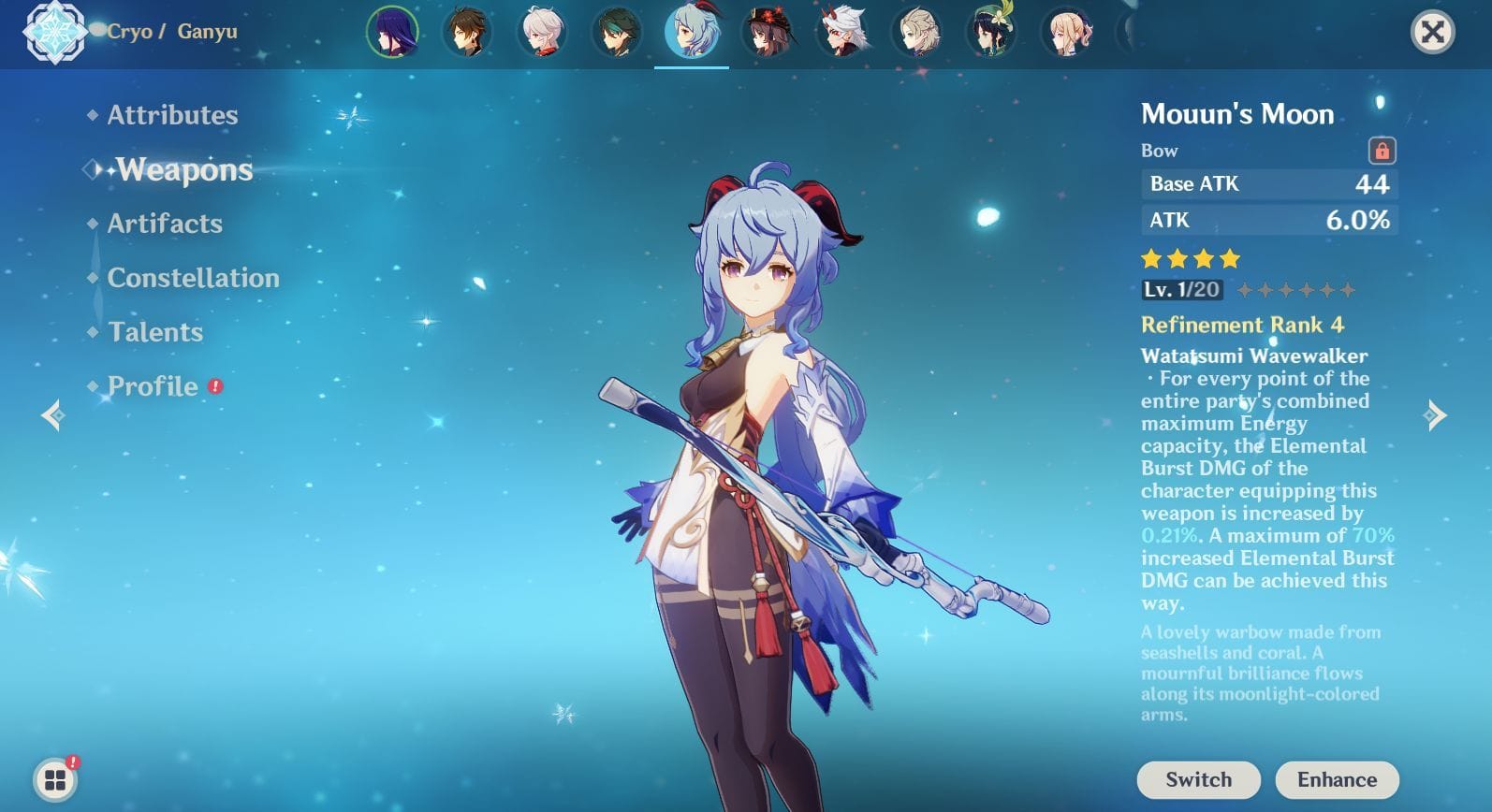This screenshot has width=1492, height=812.
Task: Toggle the weapon lock icon
Action: tap(1382, 151)
